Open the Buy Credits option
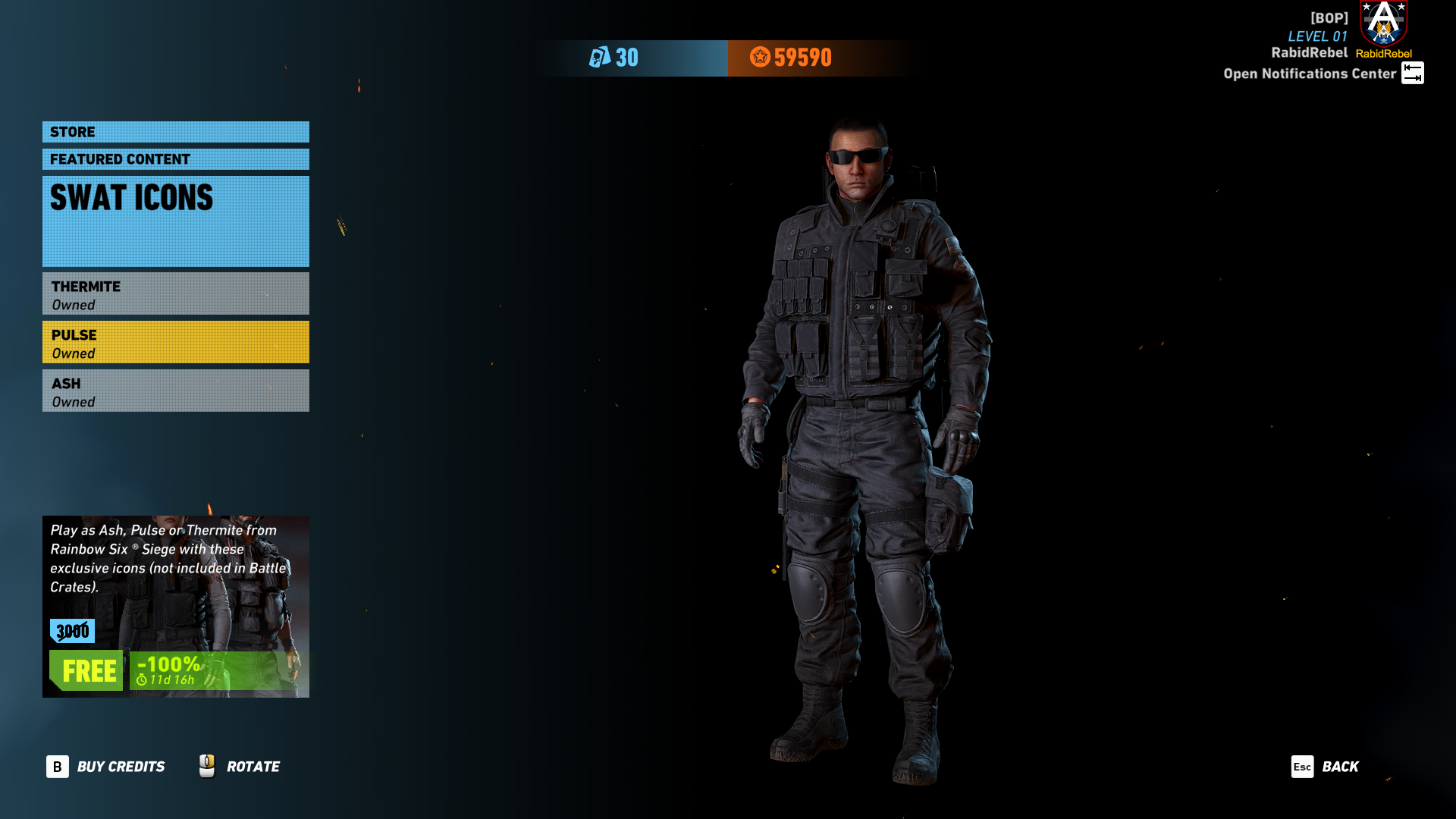The height and width of the screenshot is (819, 1456). 106,767
